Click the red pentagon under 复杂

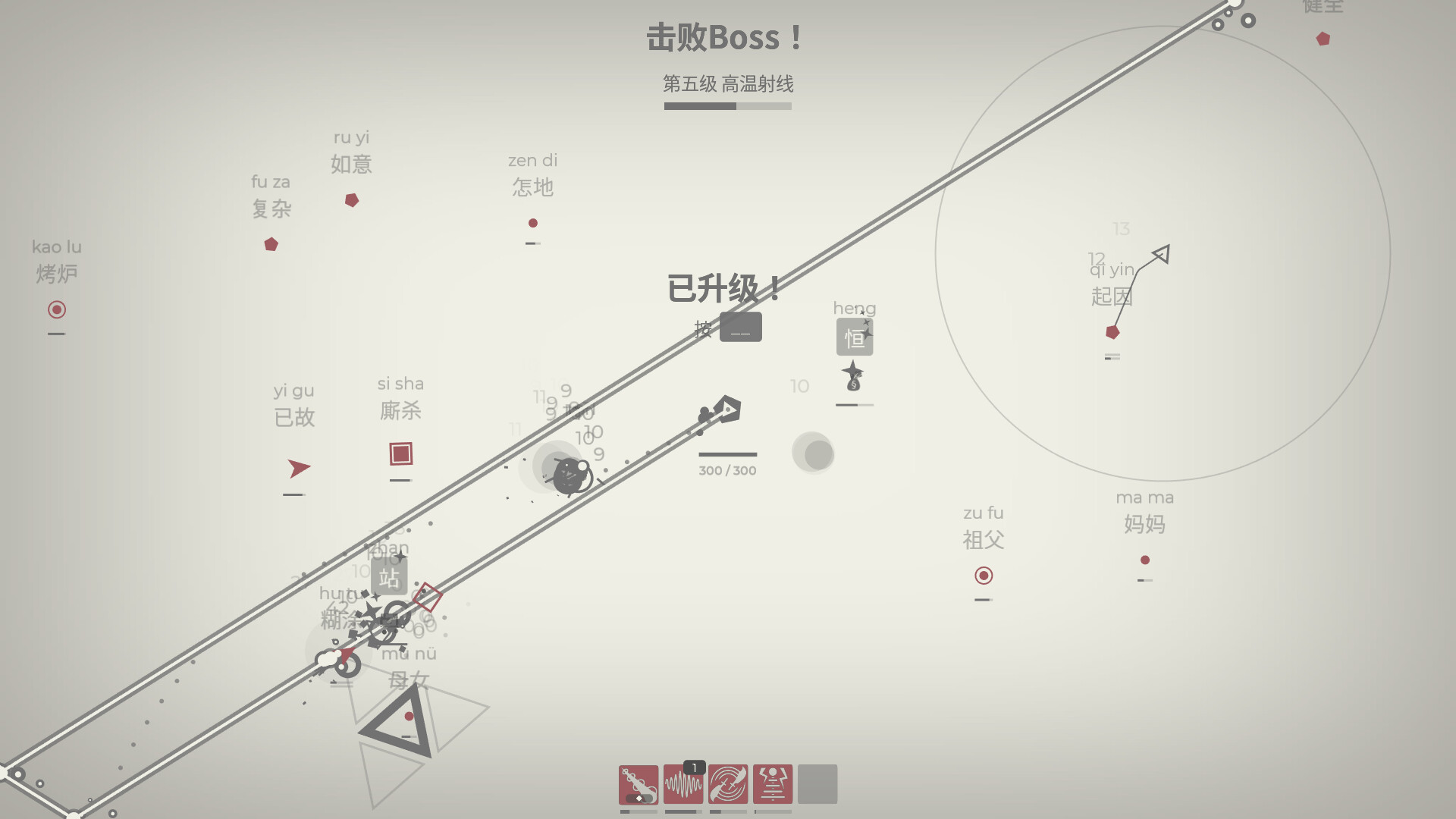click(271, 244)
